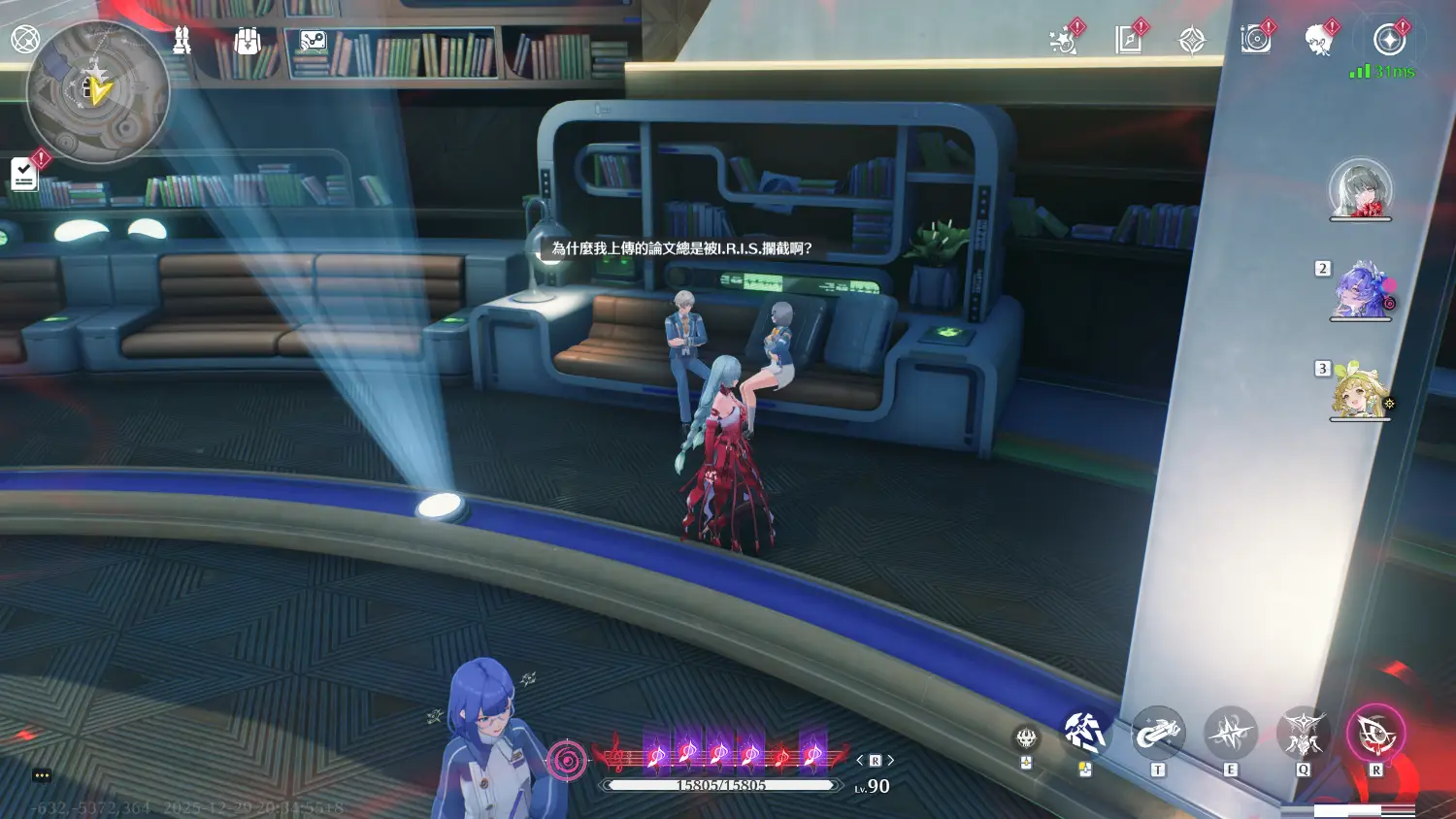Activate the red eye ultimate skill
1456x819 pixels.
(1375, 734)
